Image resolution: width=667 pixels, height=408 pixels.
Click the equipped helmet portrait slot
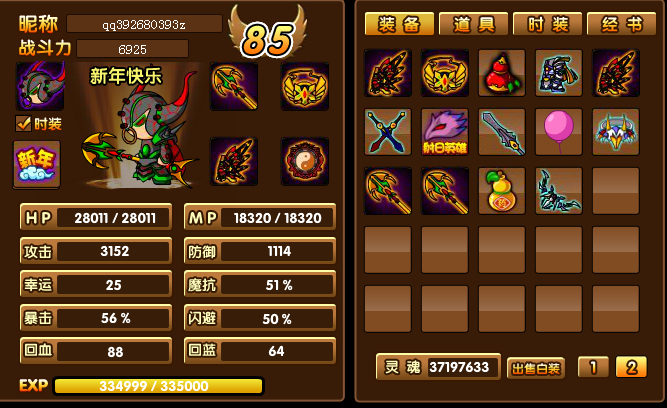[40, 86]
